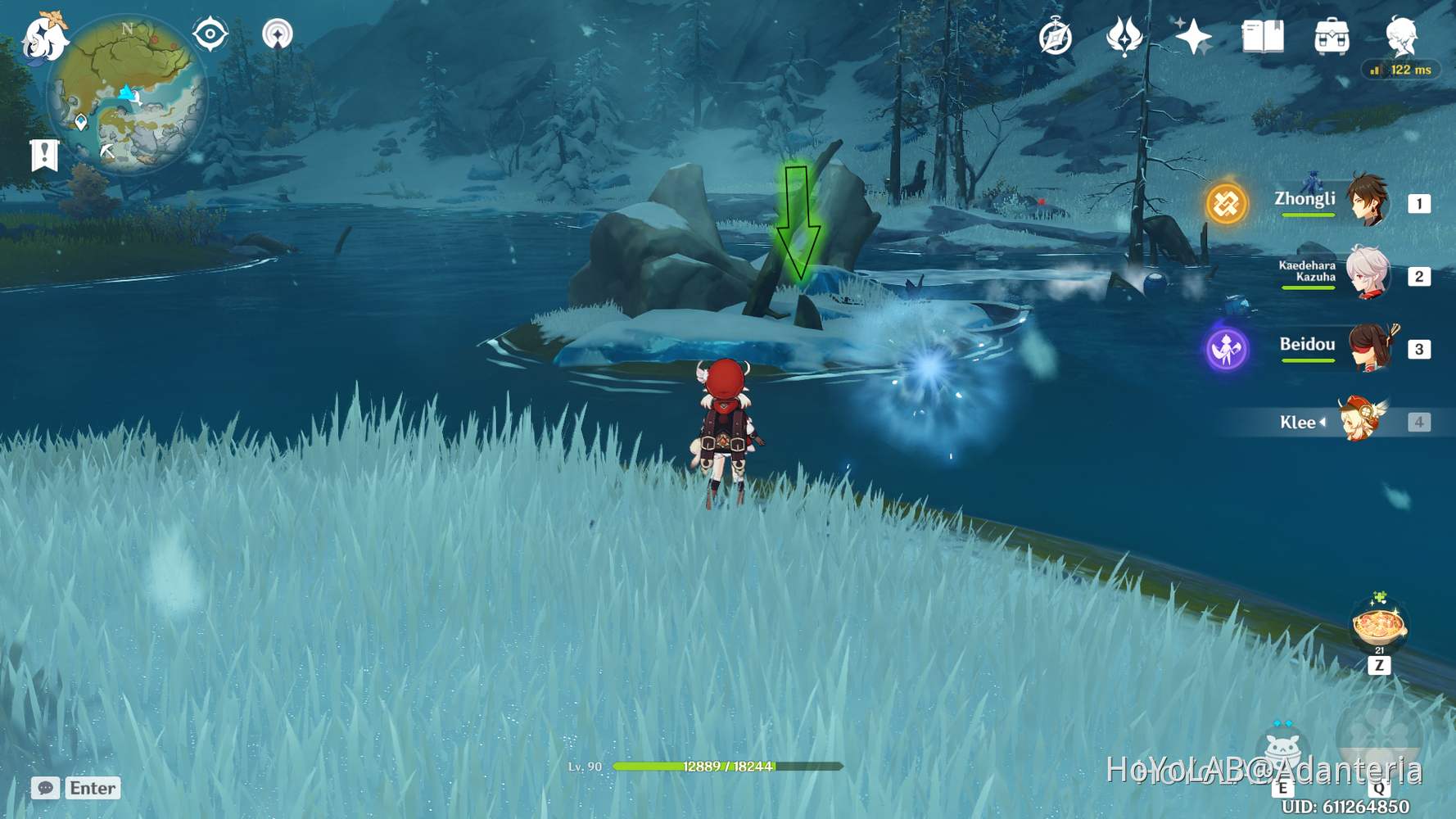Open the Adventurer Handbook compass icon
The image size is (1456, 819).
1056,37
